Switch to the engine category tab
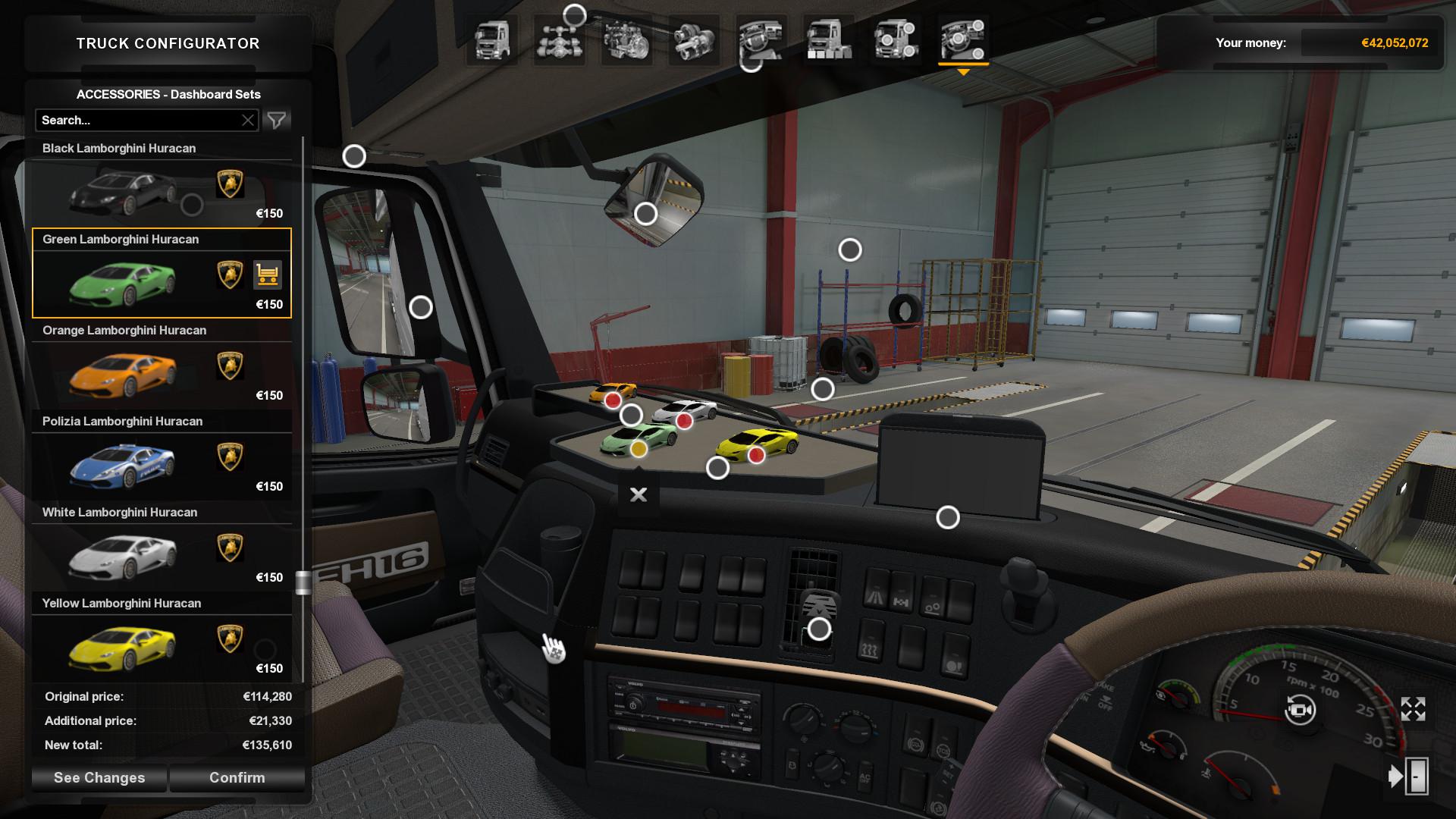Image resolution: width=1456 pixels, height=819 pixels. pyautogui.click(x=626, y=39)
